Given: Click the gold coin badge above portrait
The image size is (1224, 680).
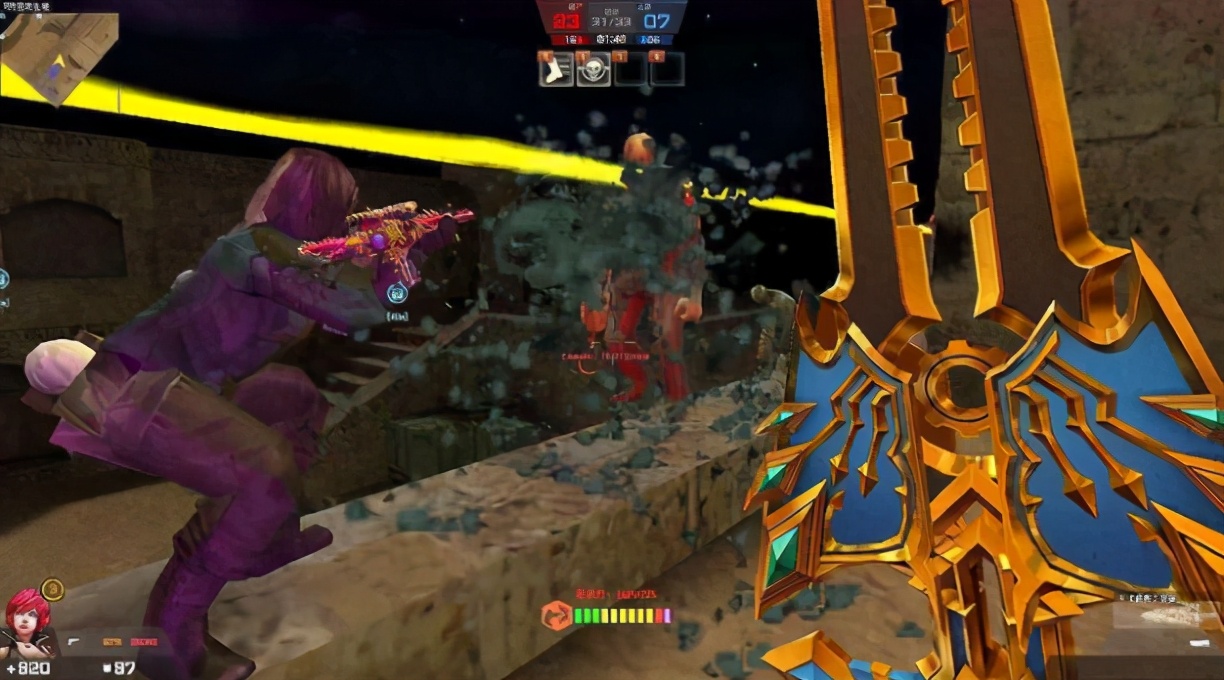Looking at the screenshot, I should tap(54, 589).
